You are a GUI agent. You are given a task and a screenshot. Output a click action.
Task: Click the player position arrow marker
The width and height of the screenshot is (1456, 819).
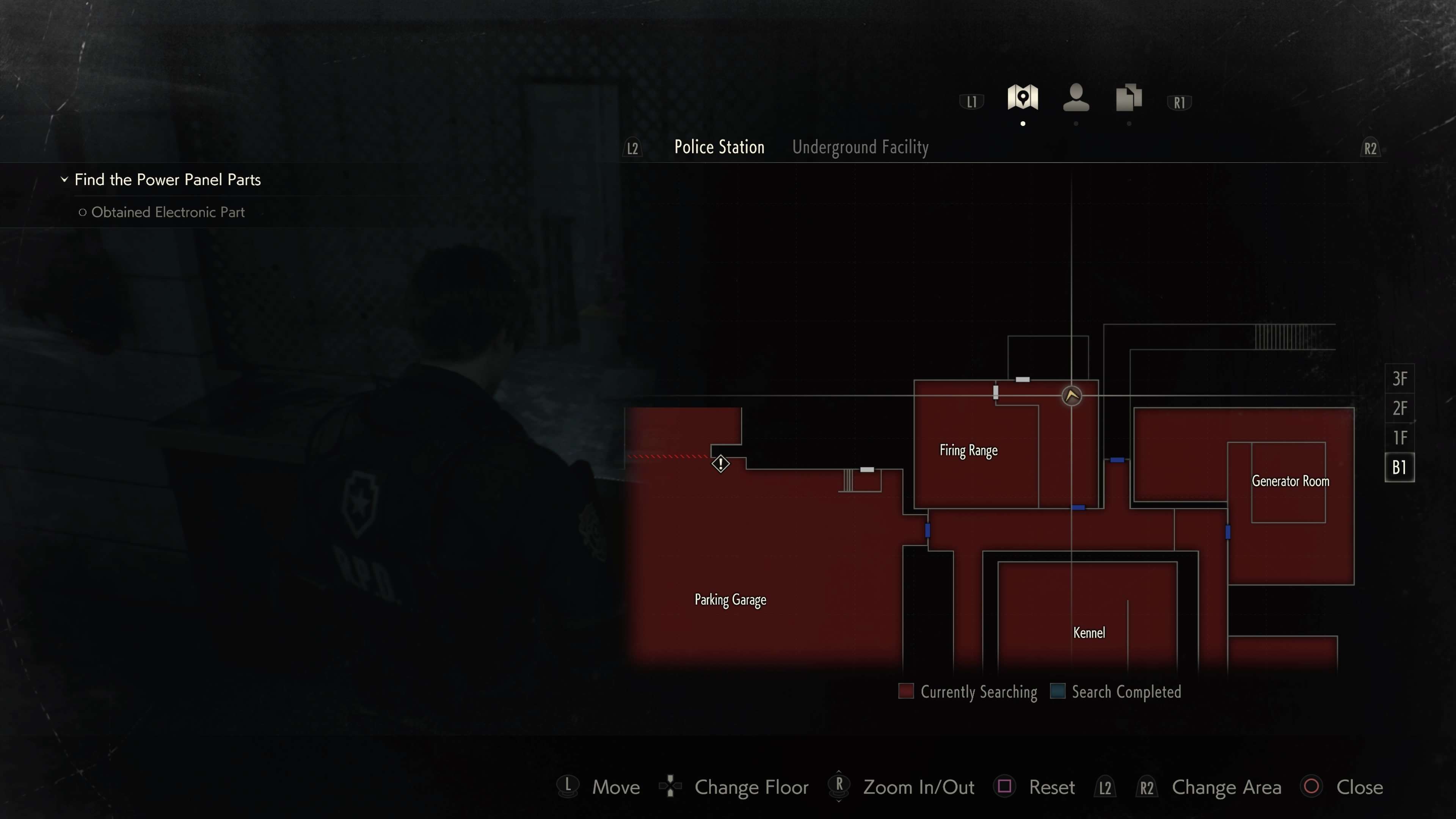(1072, 395)
